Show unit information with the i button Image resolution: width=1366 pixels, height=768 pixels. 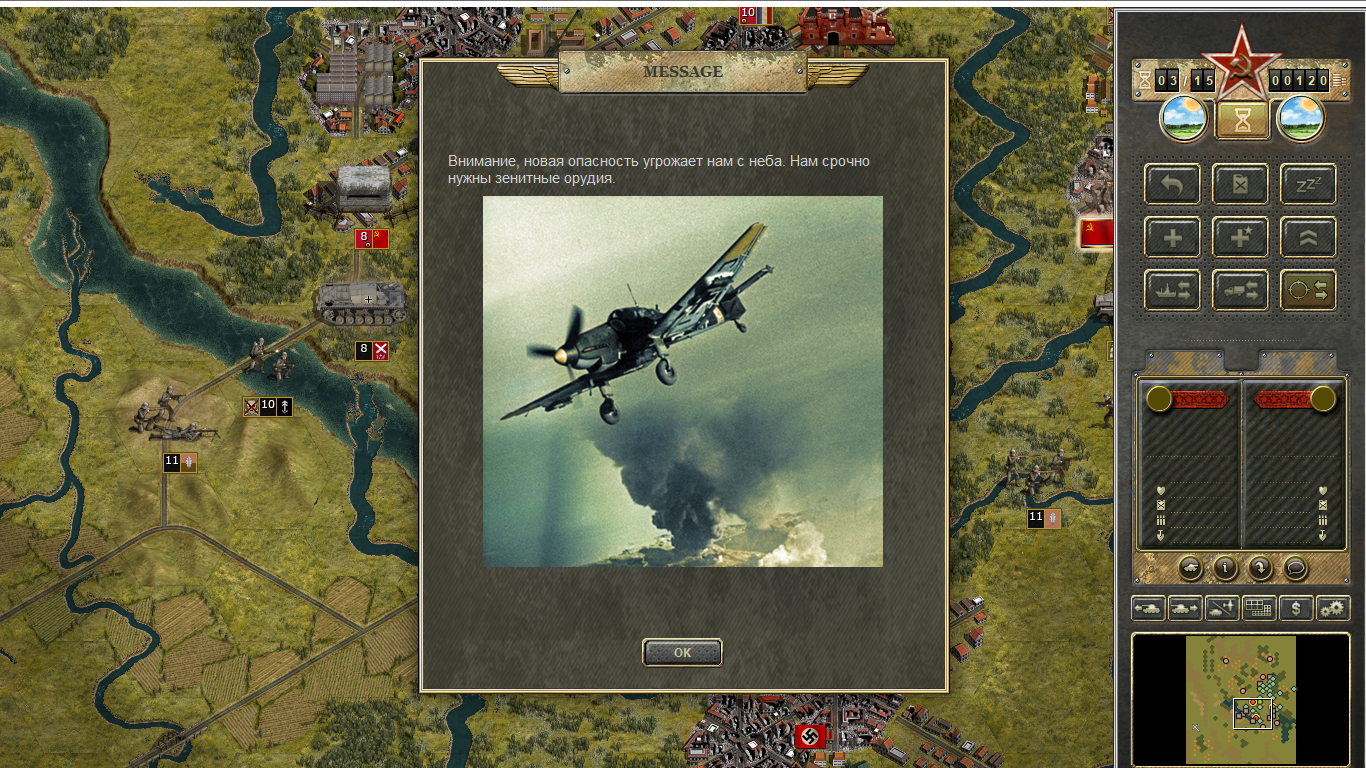(1225, 567)
